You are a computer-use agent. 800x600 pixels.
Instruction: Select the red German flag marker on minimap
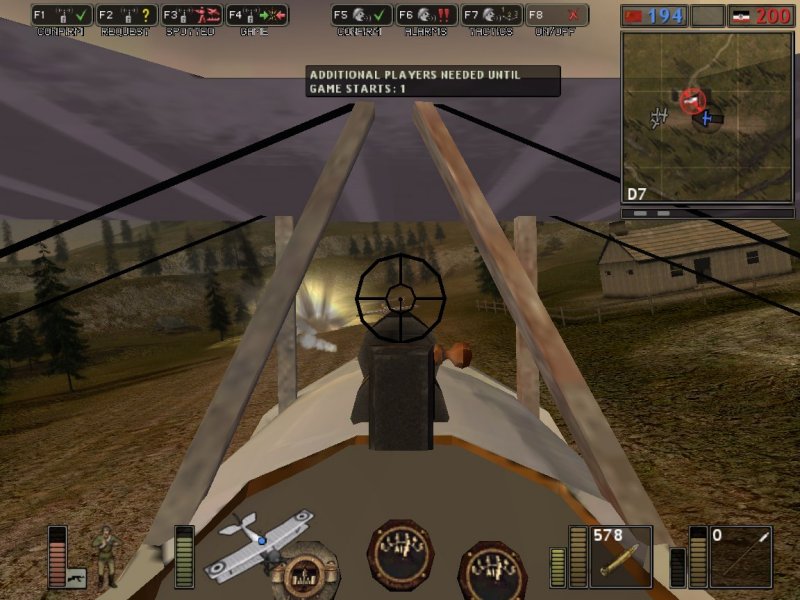pos(692,100)
